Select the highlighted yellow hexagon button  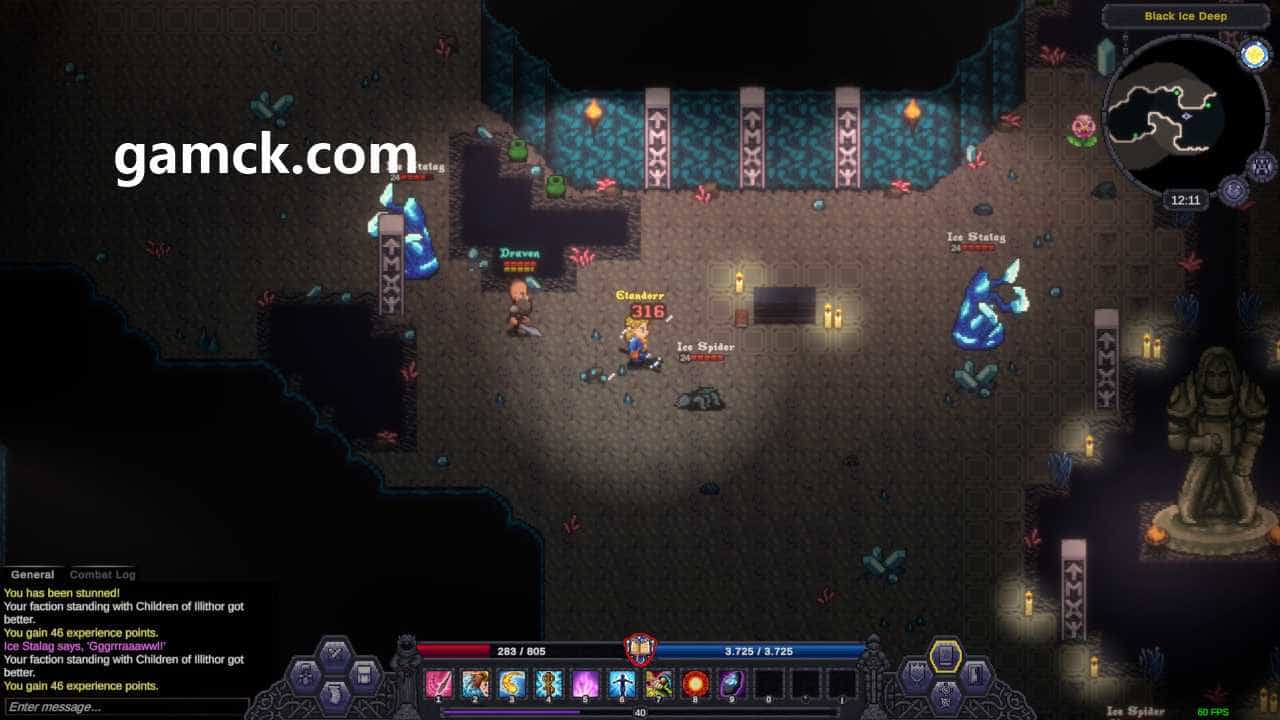tap(945, 655)
